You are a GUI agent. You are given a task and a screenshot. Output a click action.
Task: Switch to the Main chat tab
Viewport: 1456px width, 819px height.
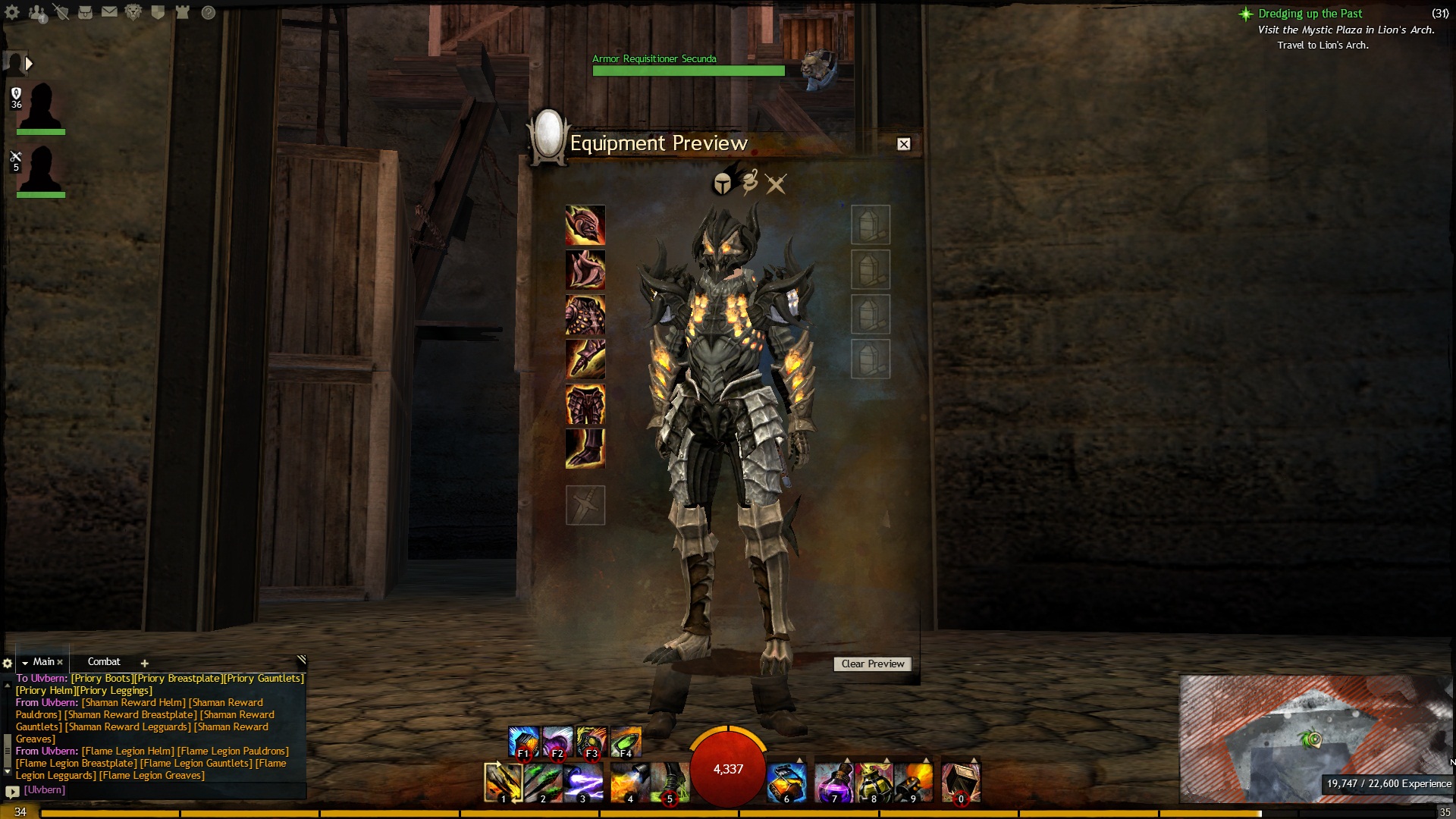point(43,662)
